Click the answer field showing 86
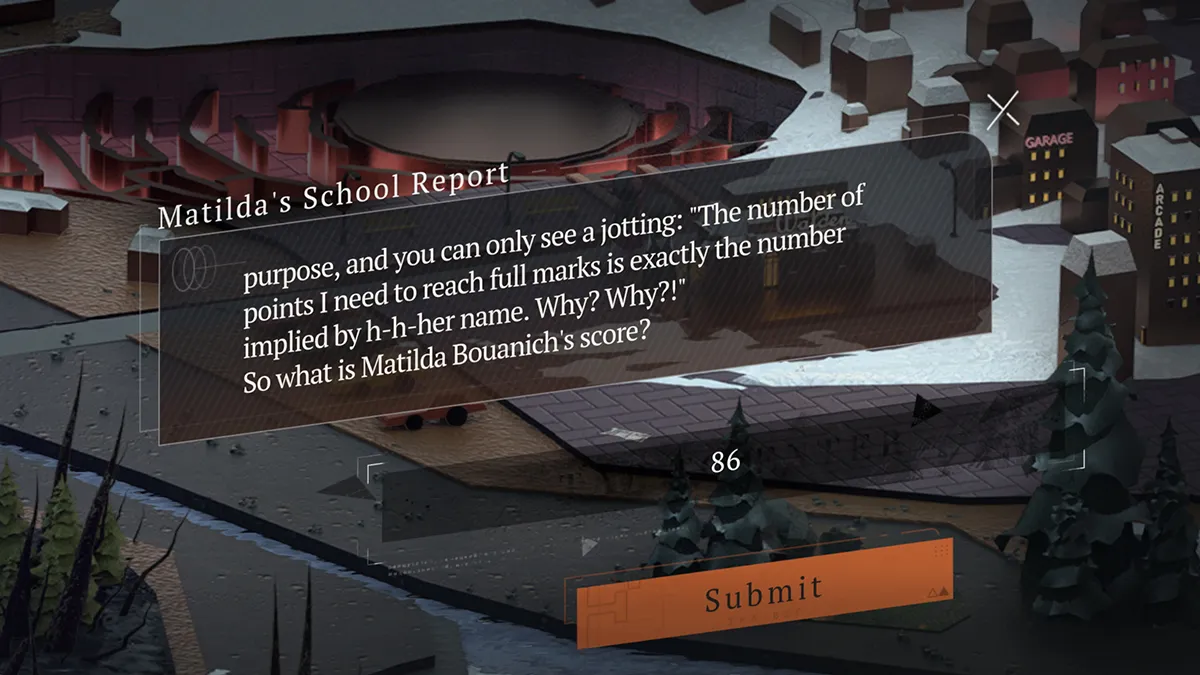The width and height of the screenshot is (1200, 675). [725, 462]
